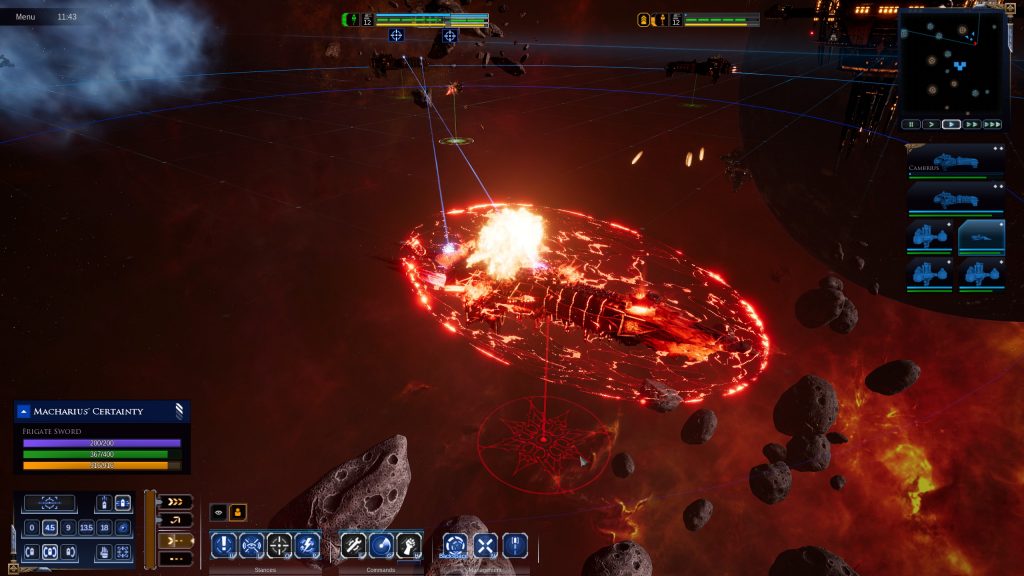The image size is (1024, 576).
Task: Toggle the eye visibility icon
Action: point(218,512)
